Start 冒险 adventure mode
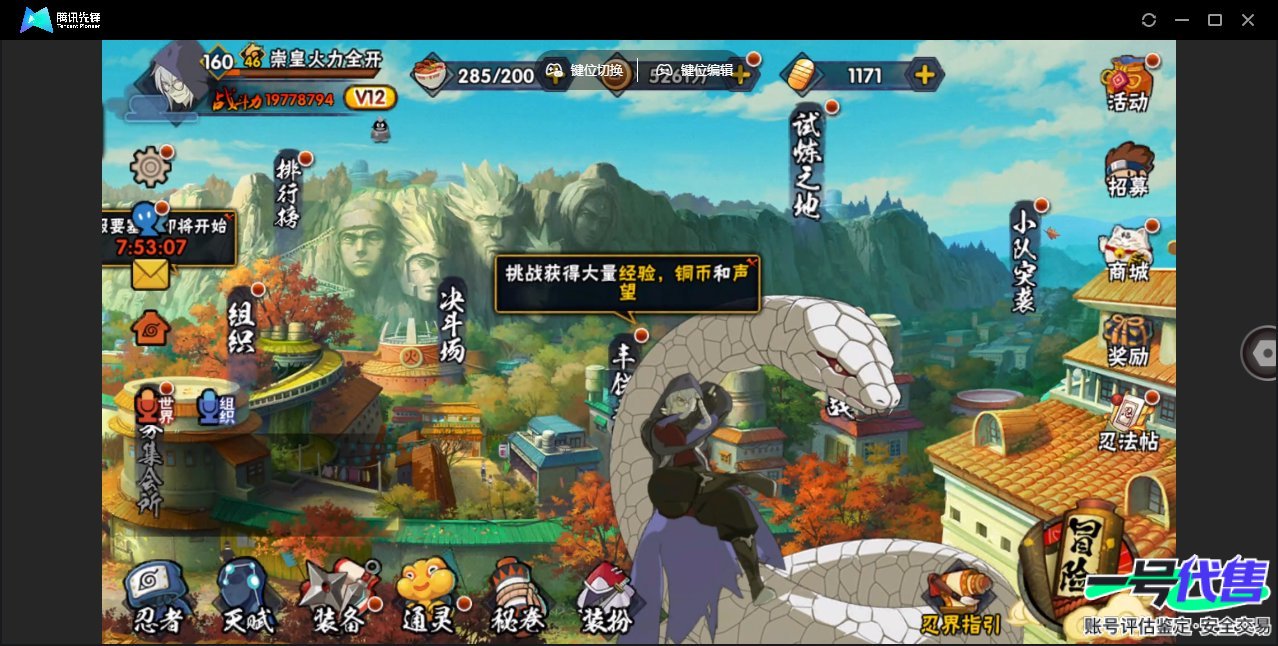The image size is (1278, 646). point(1077,570)
